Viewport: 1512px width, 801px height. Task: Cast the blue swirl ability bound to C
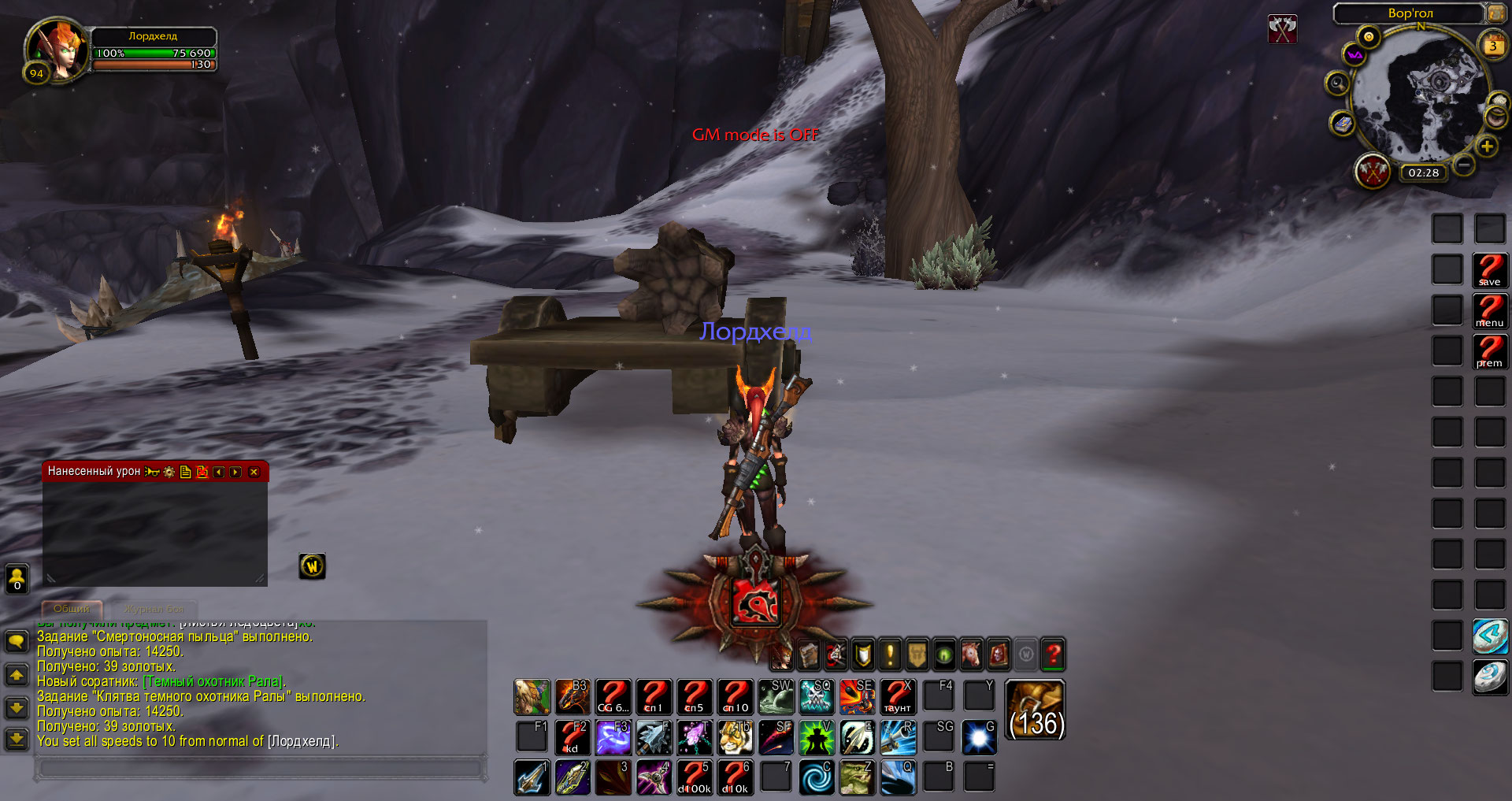[816, 777]
